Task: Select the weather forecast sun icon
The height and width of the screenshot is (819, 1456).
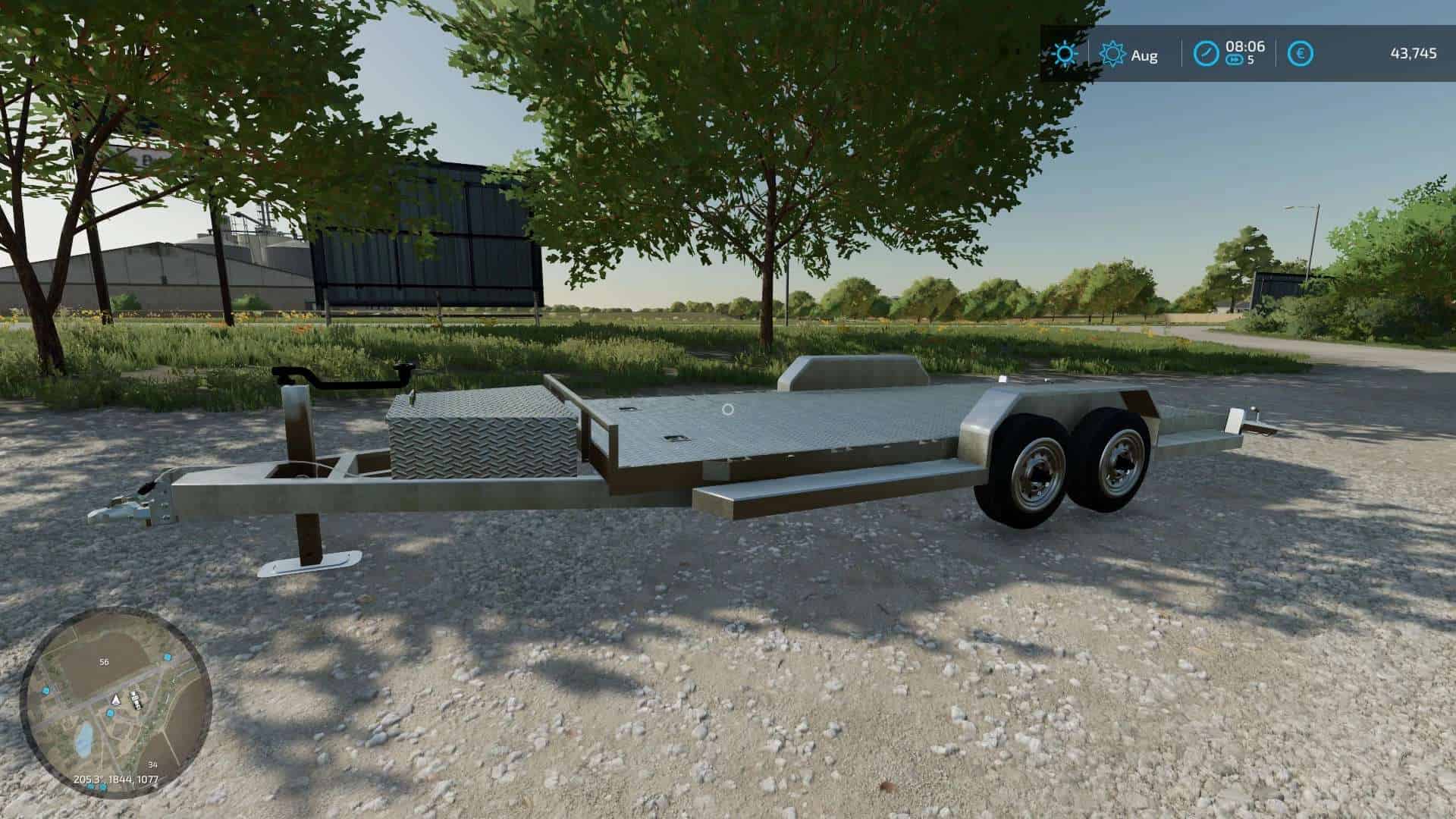Action: [1112, 55]
